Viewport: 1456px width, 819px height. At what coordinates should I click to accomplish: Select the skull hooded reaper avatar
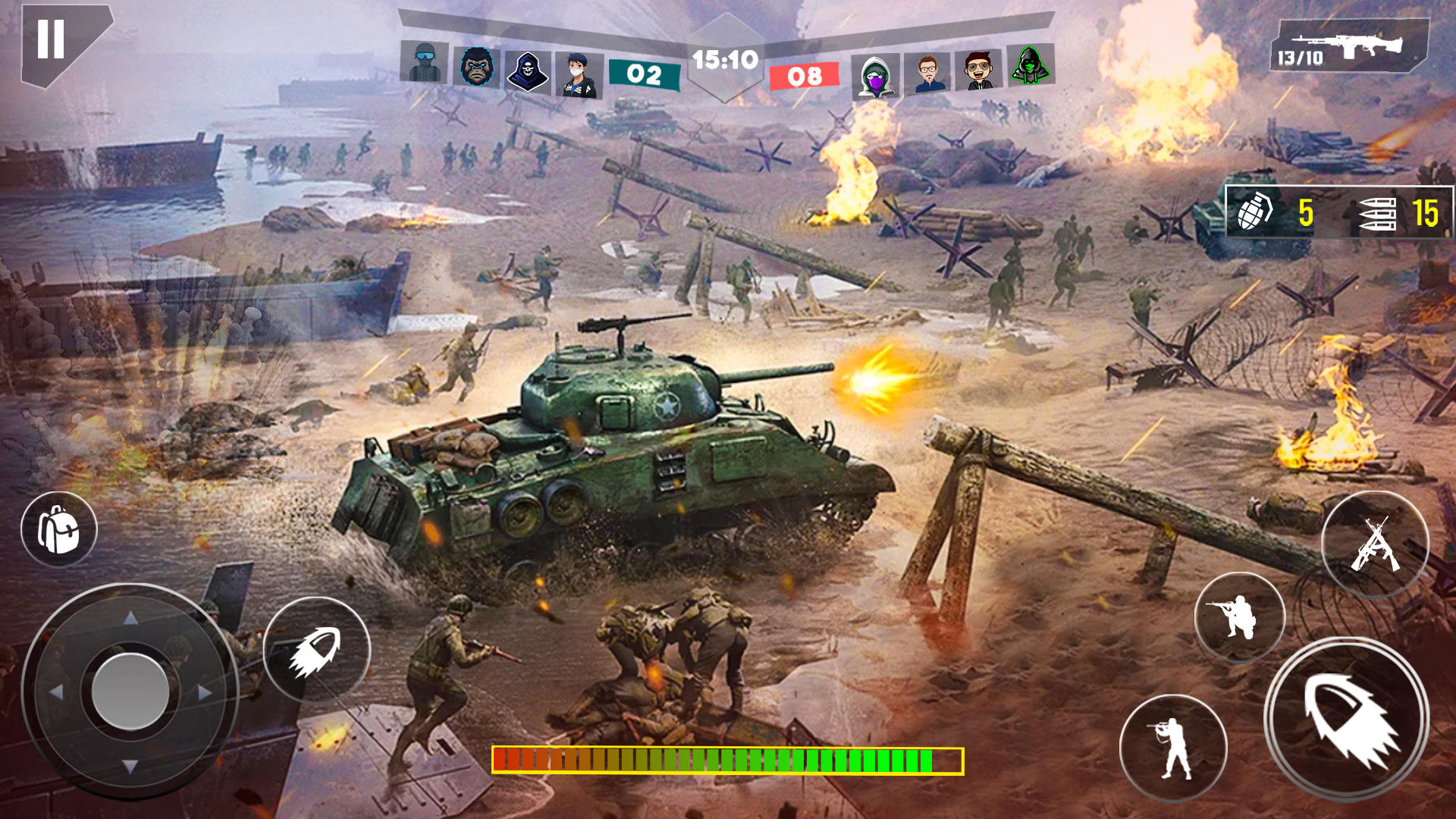527,71
